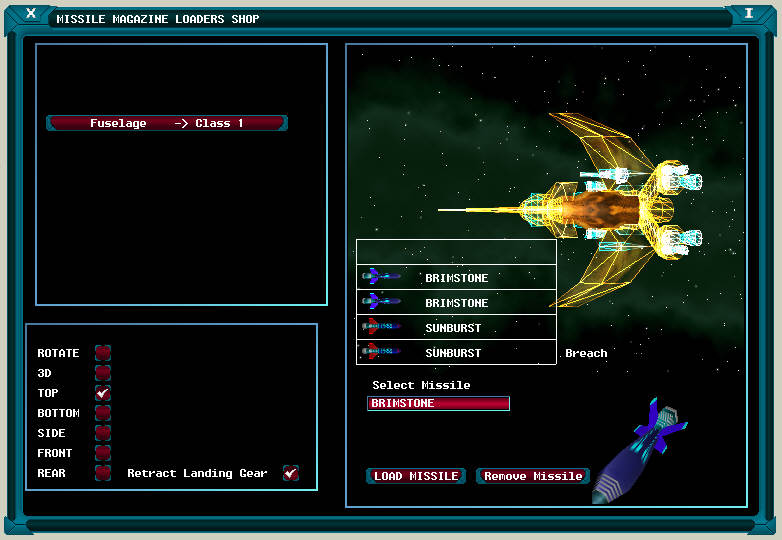The image size is (782, 540).
Task: Select the Fuselage Class 1 entry
Action: pos(167,123)
